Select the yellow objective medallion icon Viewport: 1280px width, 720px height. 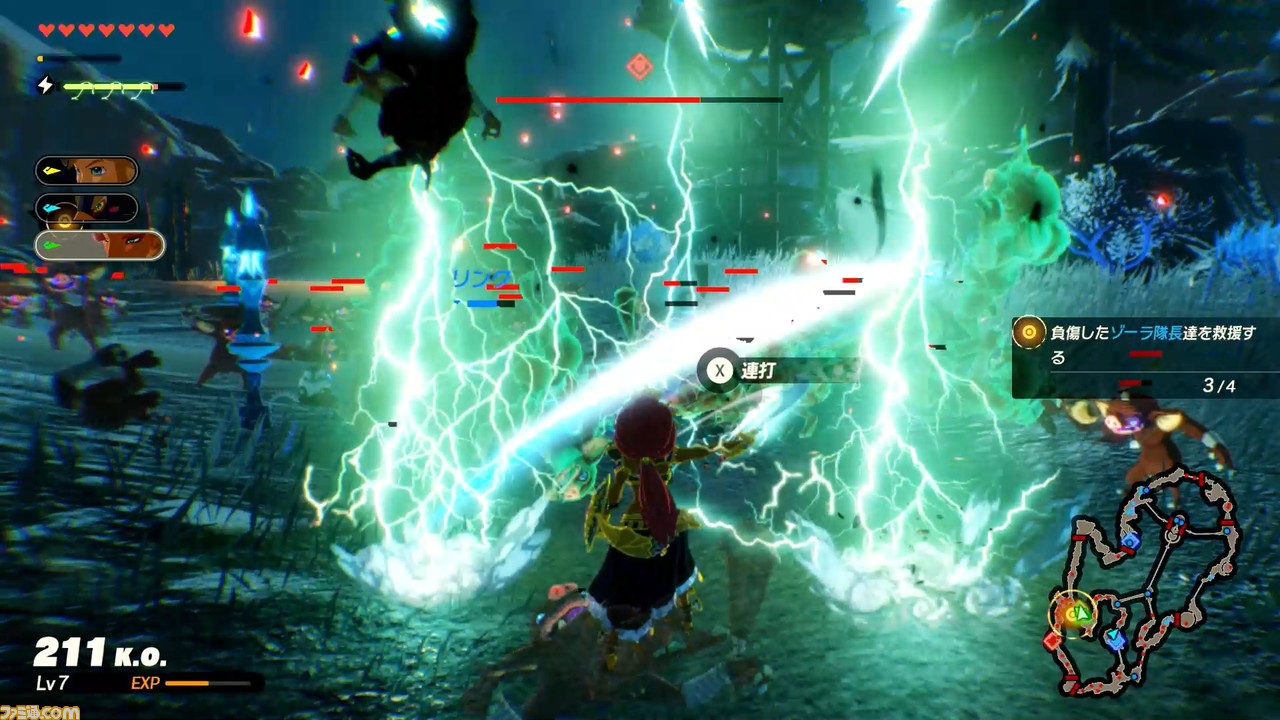pos(1027,333)
